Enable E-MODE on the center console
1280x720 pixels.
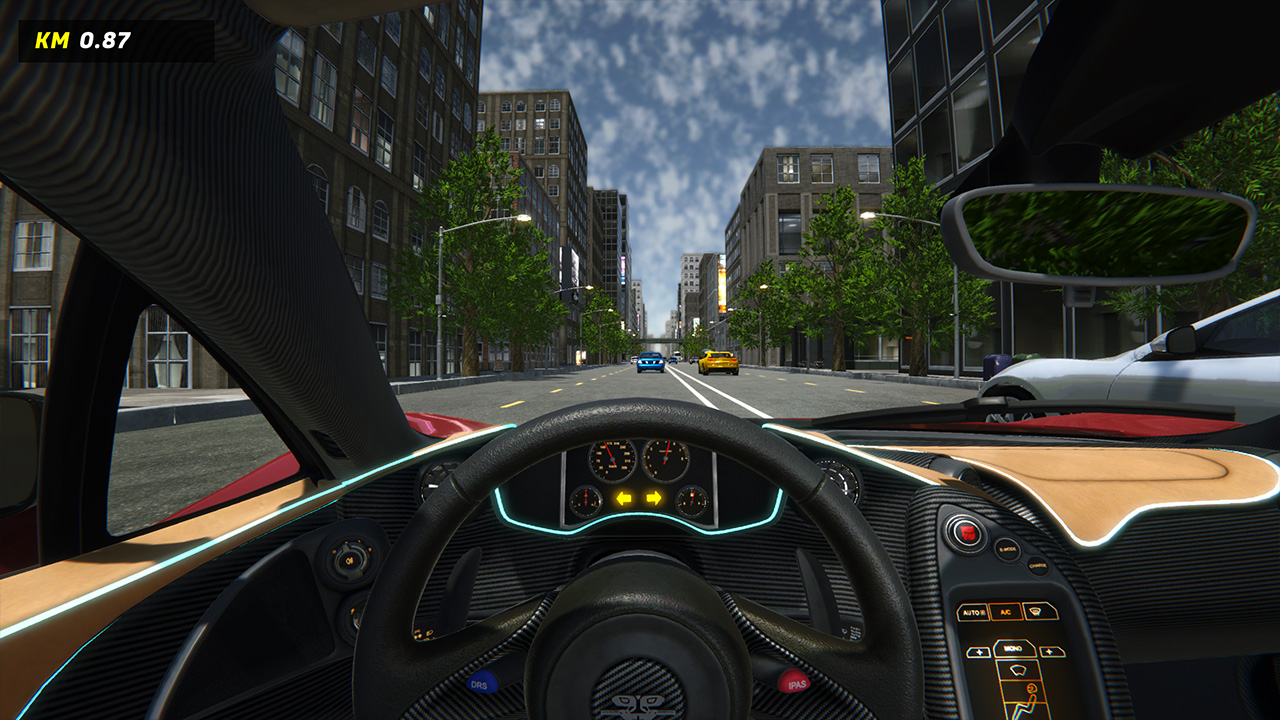(x=1006, y=549)
